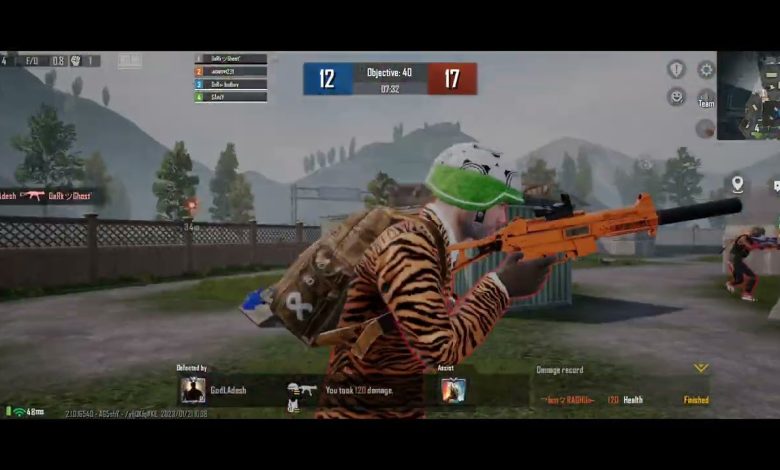Select the first teammate row in list
The image size is (780, 470).
click(x=231, y=59)
